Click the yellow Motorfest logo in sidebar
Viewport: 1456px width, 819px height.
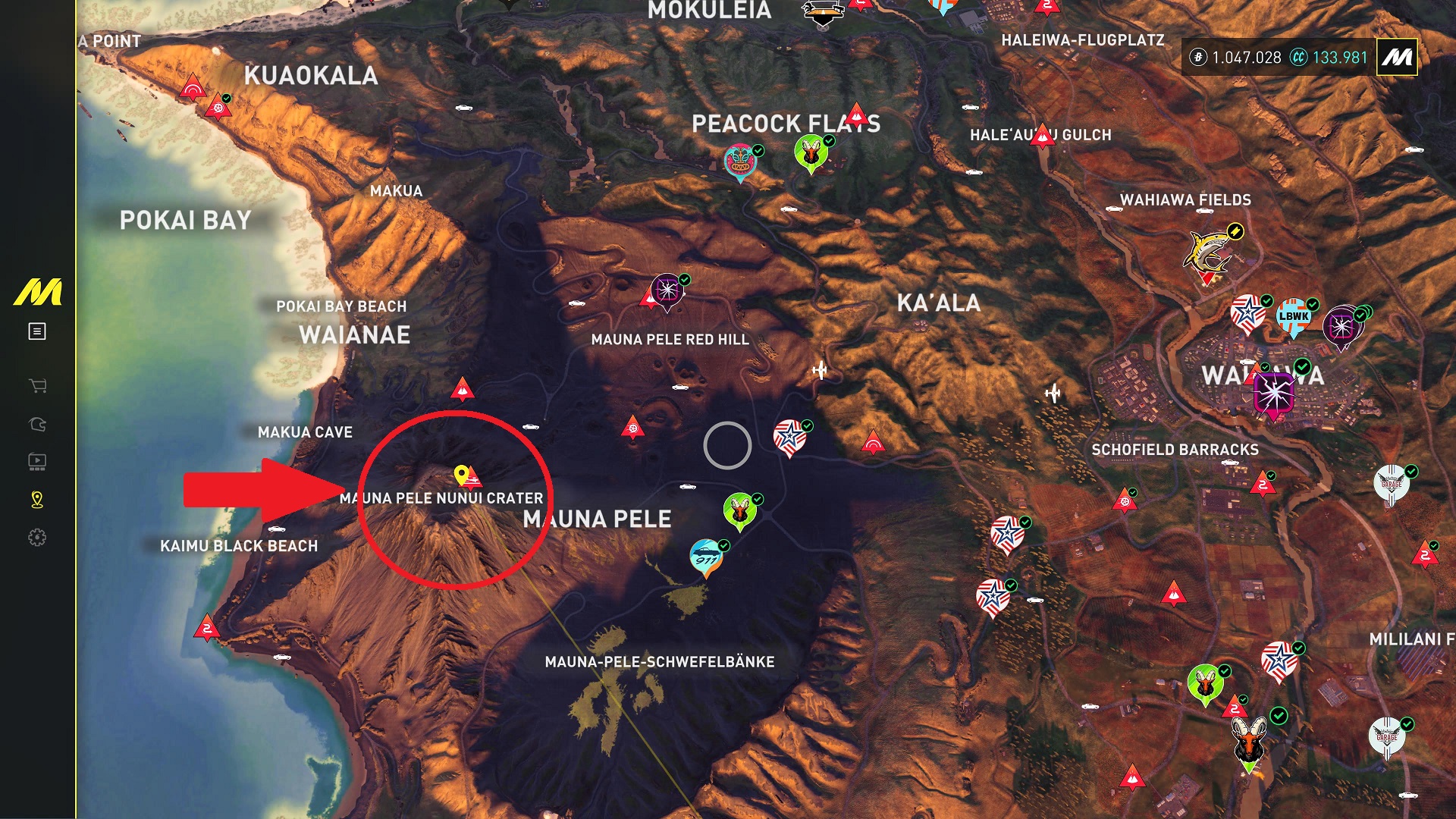pyautogui.click(x=38, y=293)
